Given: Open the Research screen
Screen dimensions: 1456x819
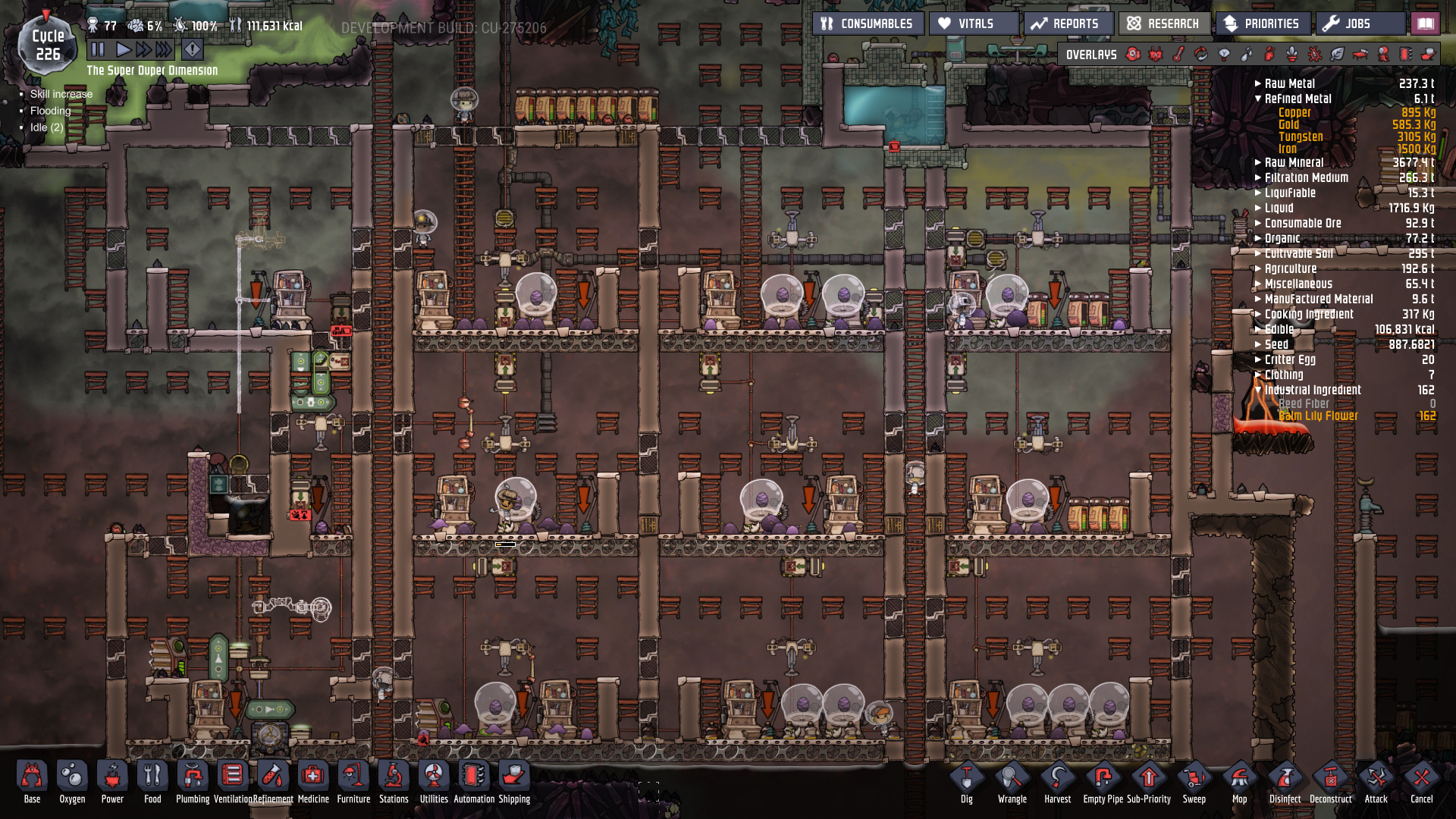Looking at the screenshot, I should click(1163, 24).
